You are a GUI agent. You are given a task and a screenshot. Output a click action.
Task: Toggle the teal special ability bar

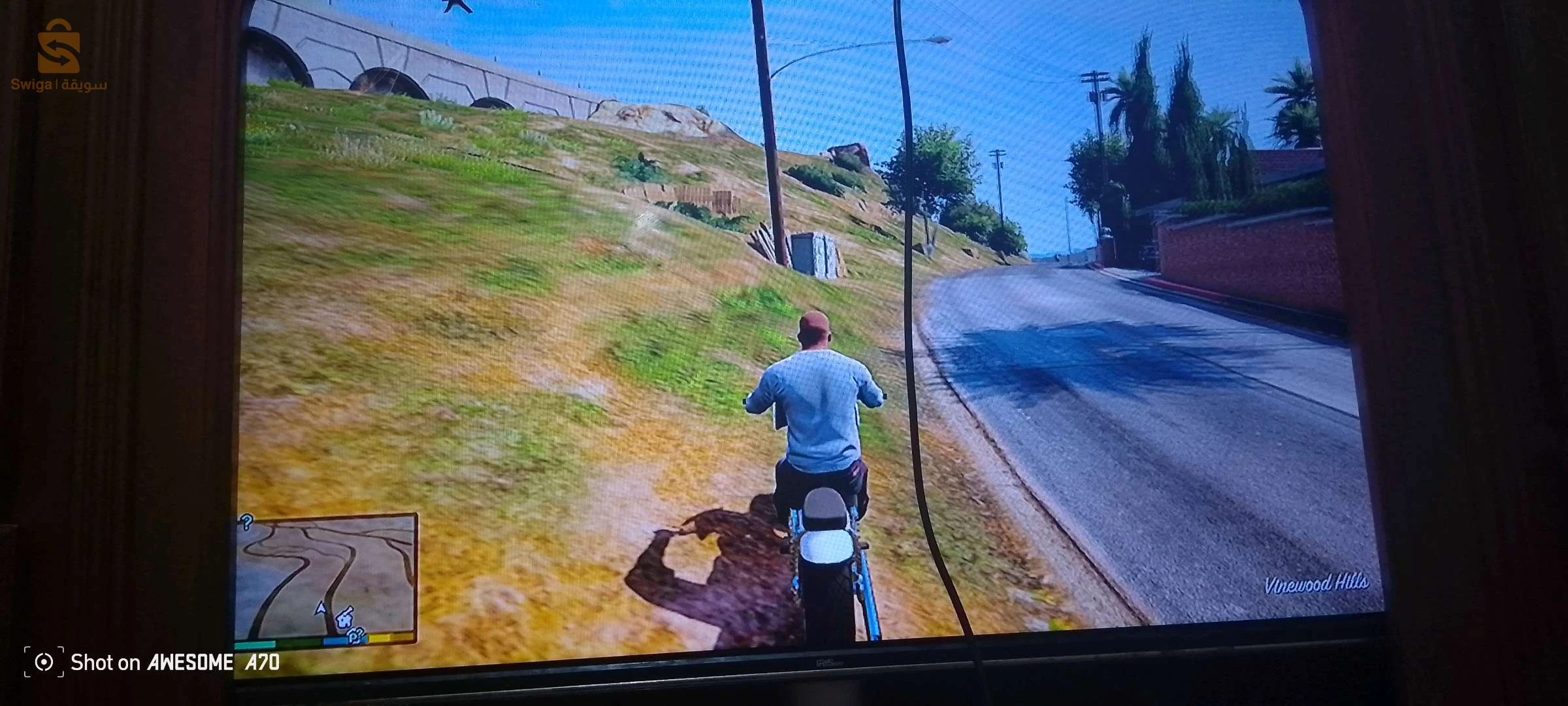point(254,645)
